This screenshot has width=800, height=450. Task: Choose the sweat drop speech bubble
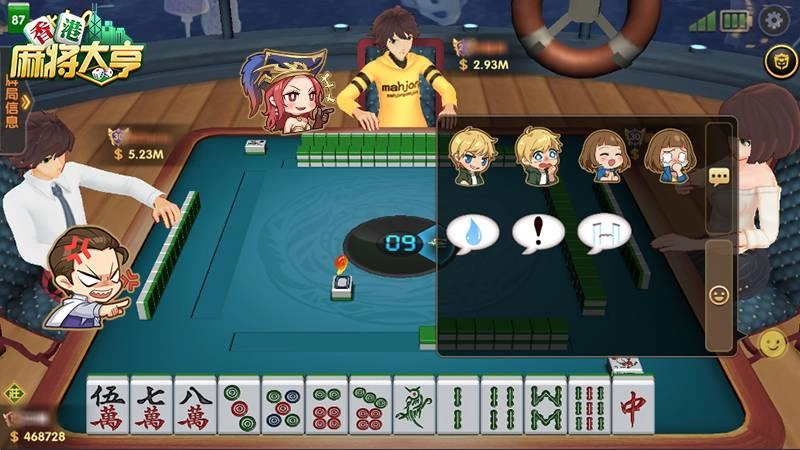(472, 233)
